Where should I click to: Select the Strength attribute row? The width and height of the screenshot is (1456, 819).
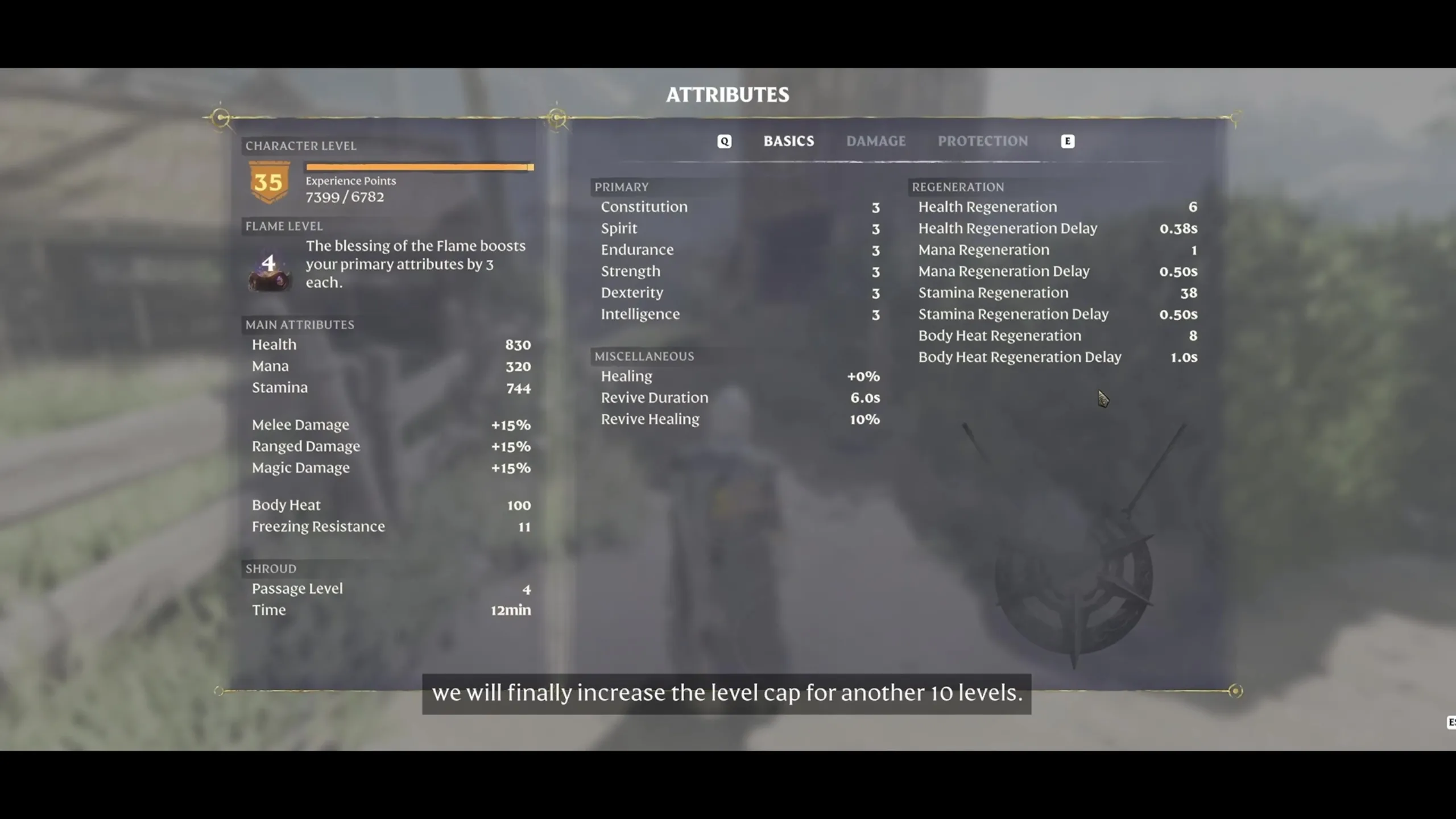[630, 272]
